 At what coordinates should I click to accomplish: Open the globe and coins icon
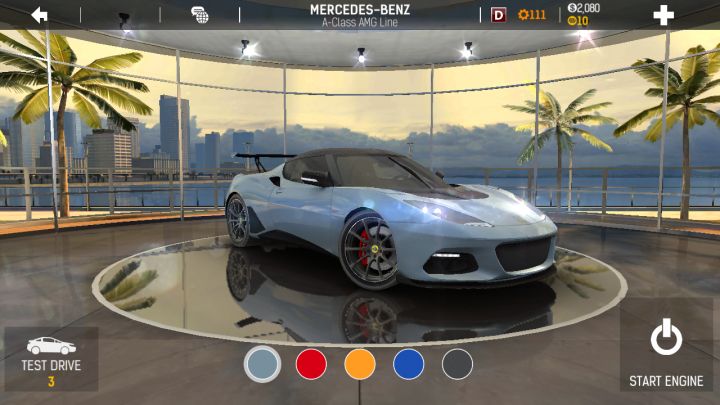point(200,15)
